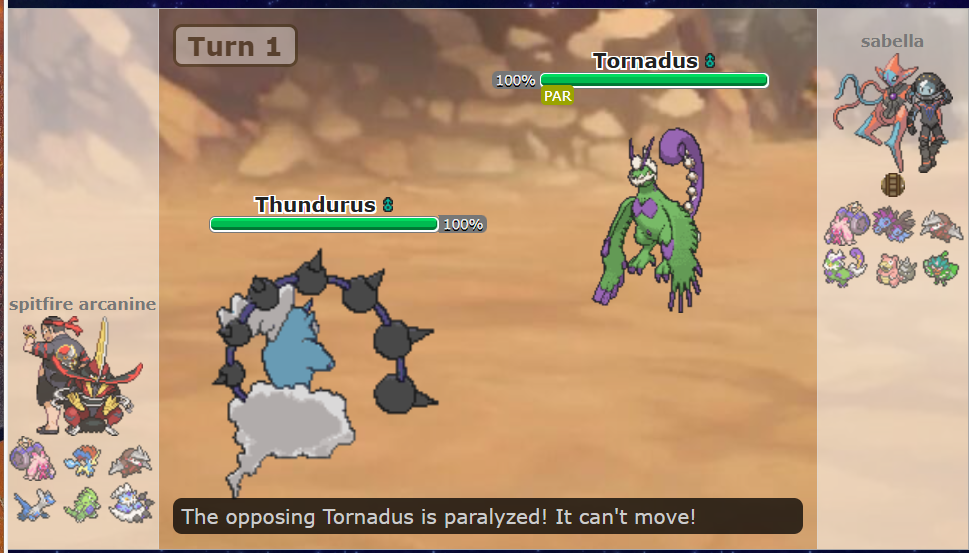This screenshot has height=553, width=969.
Task: Pick green Tyranitar icon in left team
Action: tap(82, 503)
